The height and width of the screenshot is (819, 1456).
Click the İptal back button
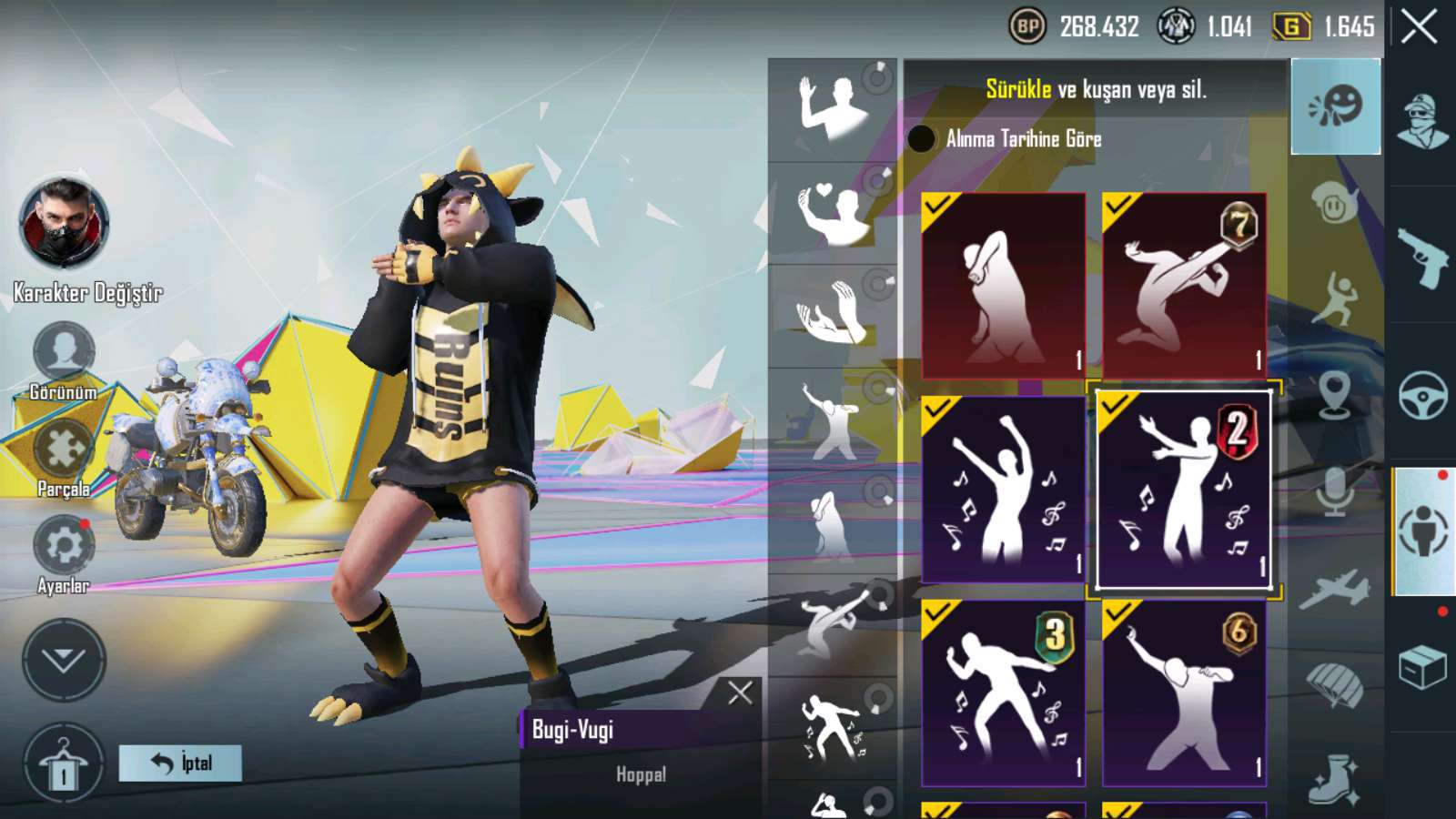180,763
